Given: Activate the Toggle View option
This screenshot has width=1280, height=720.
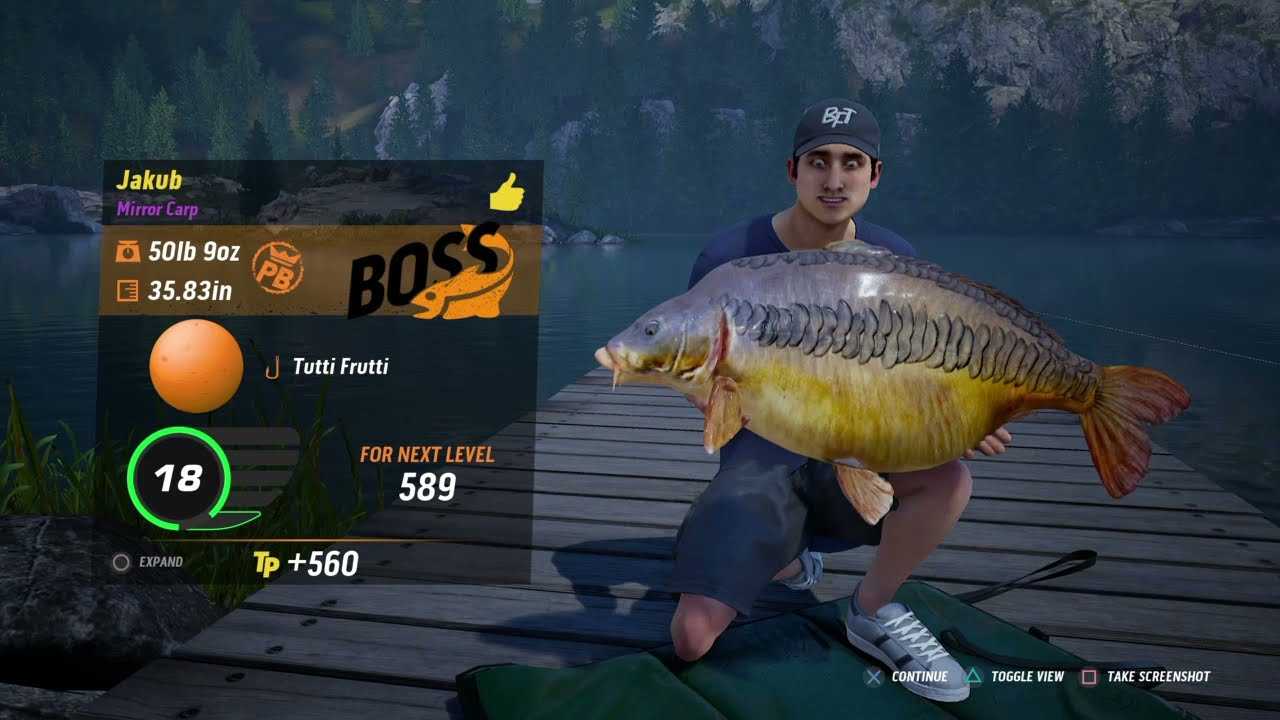Looking at the screenshot, I should [x=1015, y=677].
